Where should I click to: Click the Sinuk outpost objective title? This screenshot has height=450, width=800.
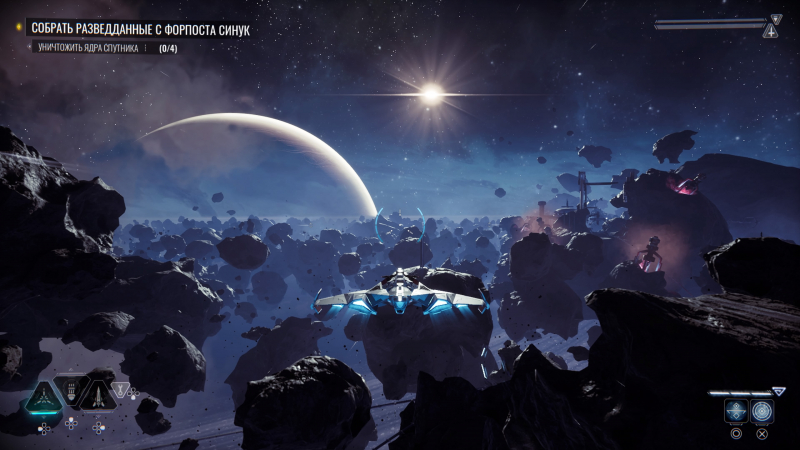click(140, 30)
